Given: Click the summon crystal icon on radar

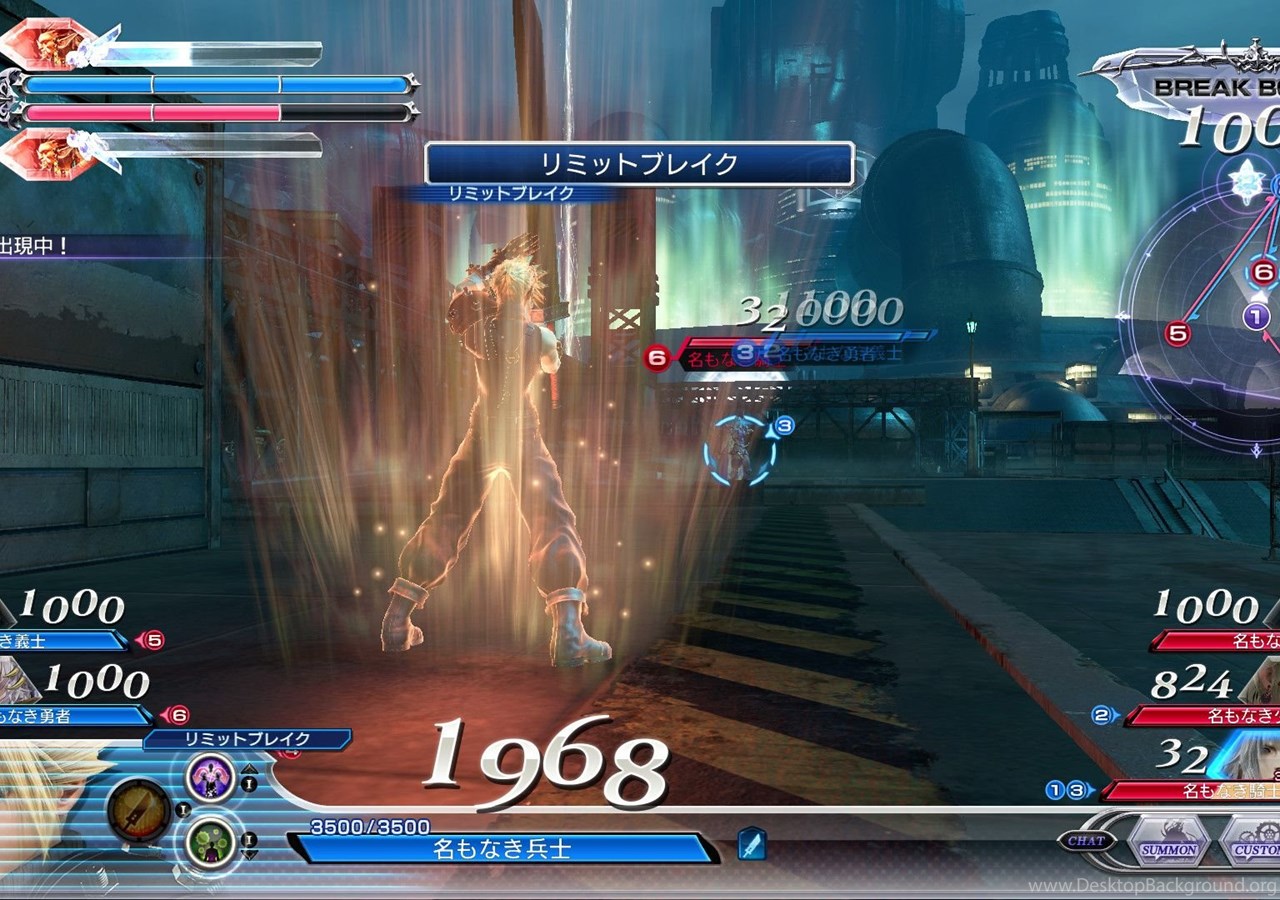Looking at the screenshot, I should [1246, 181].
